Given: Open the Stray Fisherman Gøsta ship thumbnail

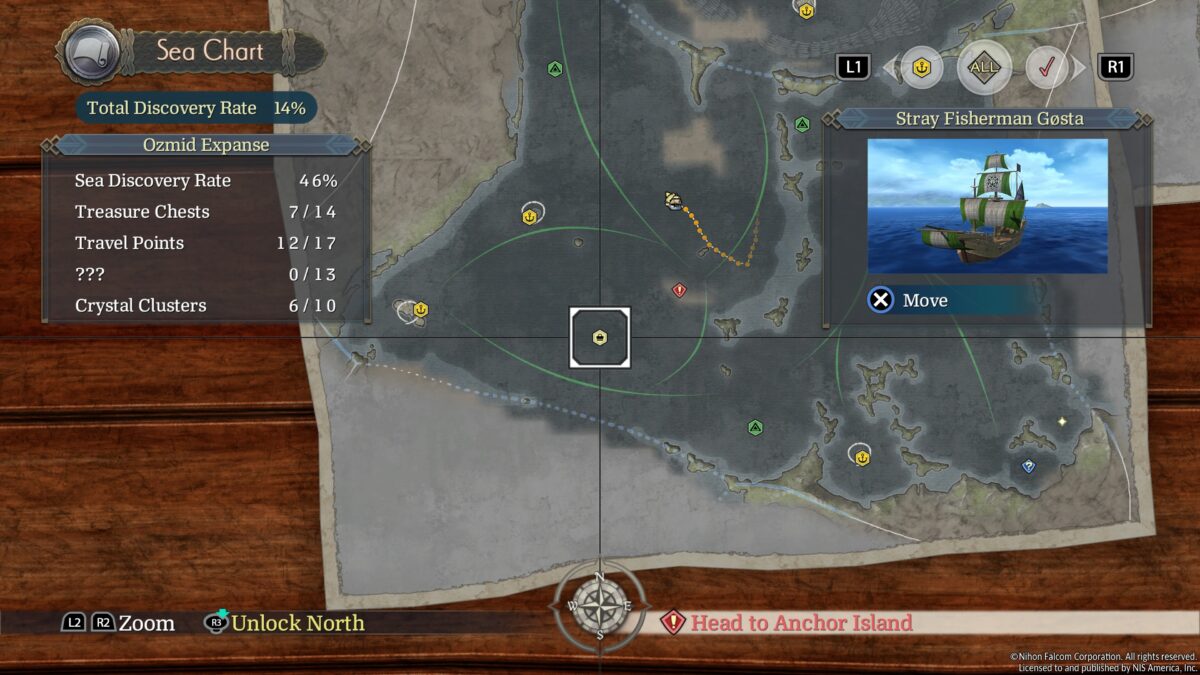Looking at the screenshot, I should pos(987,206).
